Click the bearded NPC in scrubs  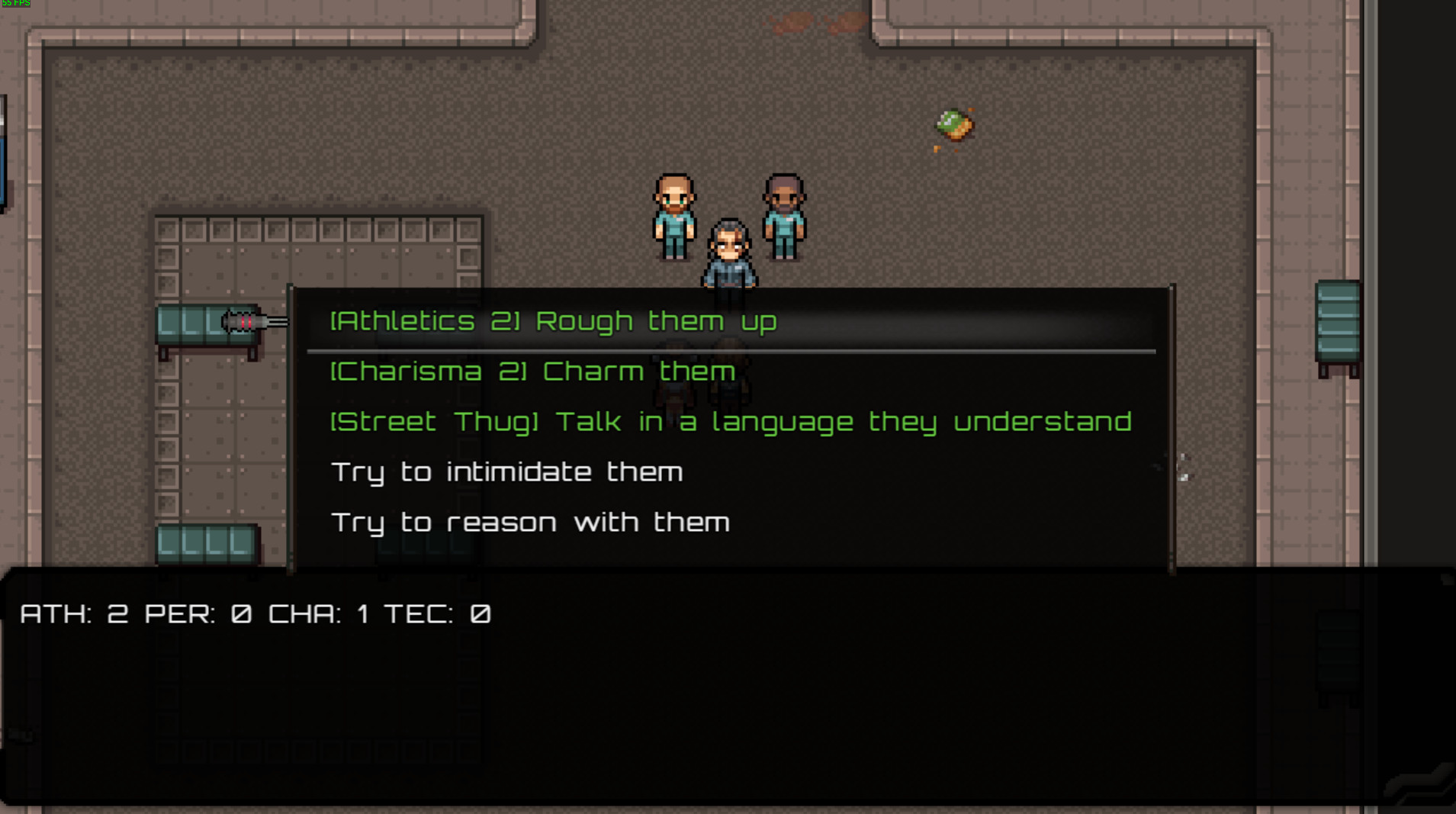(673, 217)
